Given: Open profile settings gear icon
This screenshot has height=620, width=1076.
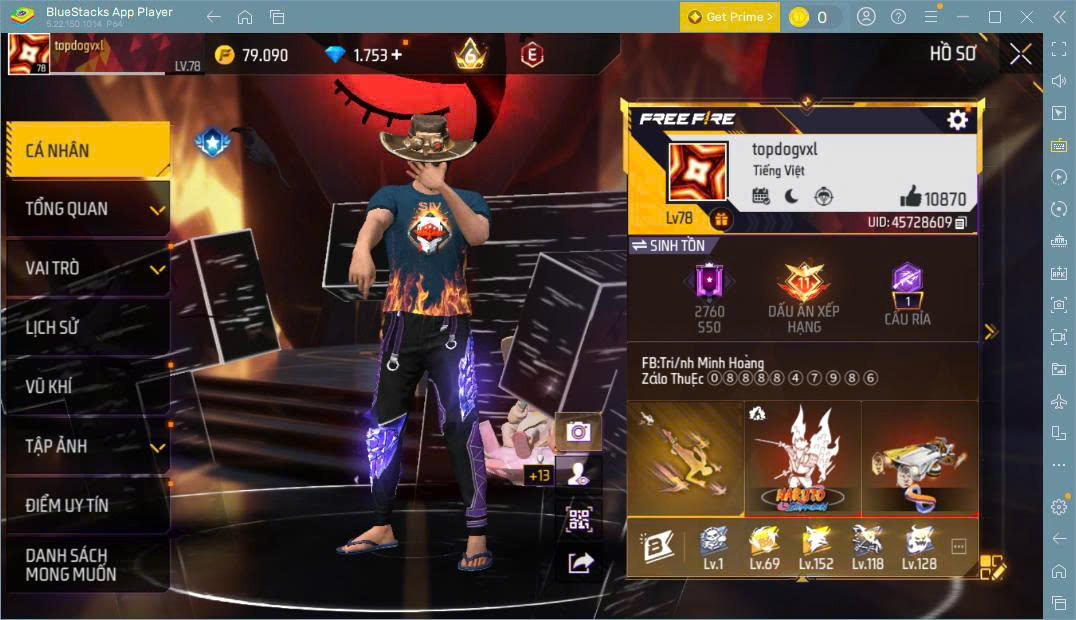Looking at the screenshot, I should pyautogui.click(x=957, y=120).
